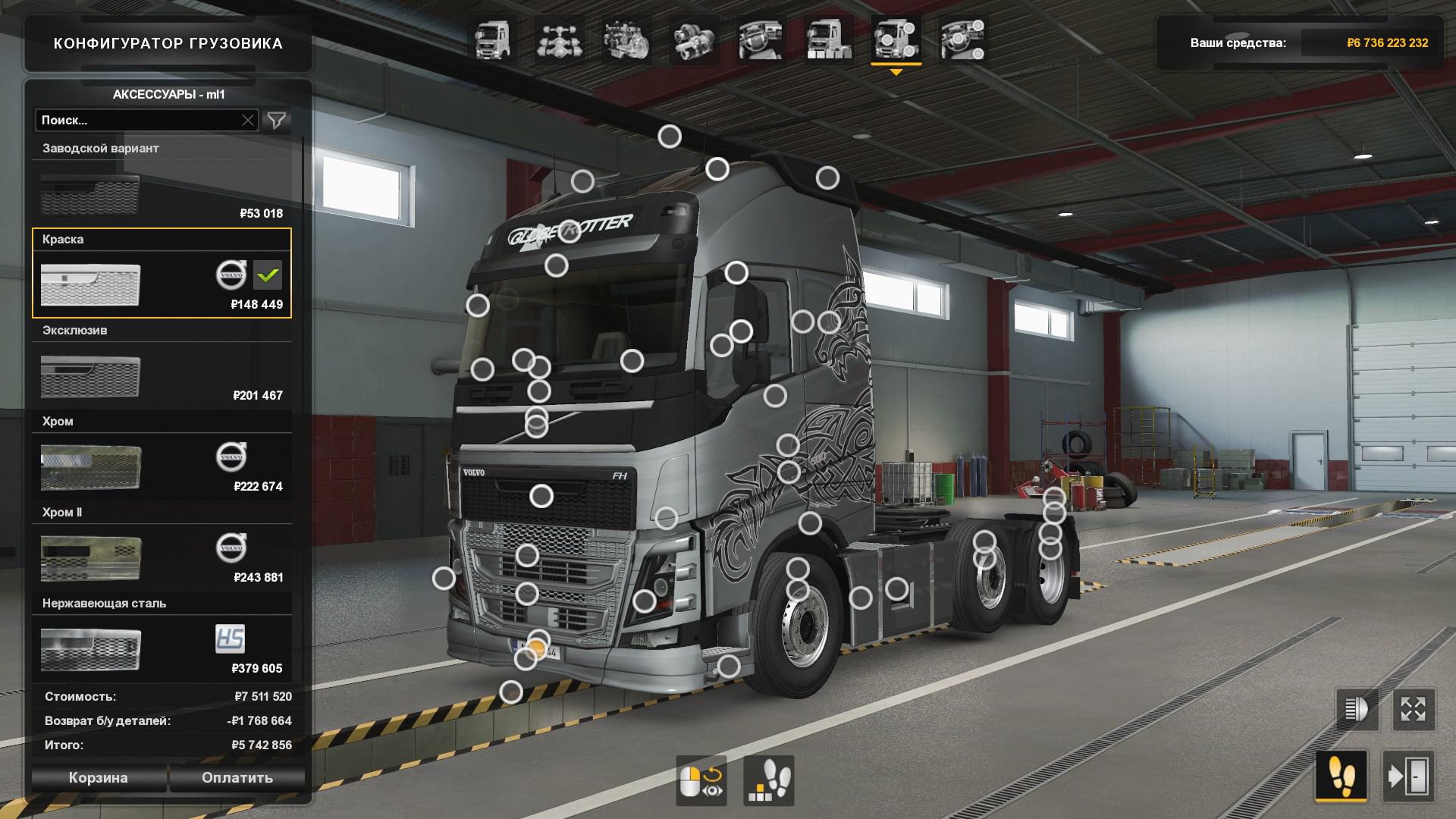The width and height of the screenshot is (1456, 819).
Task: Toggle the truck headlights button
Action: coord(1357,710)
